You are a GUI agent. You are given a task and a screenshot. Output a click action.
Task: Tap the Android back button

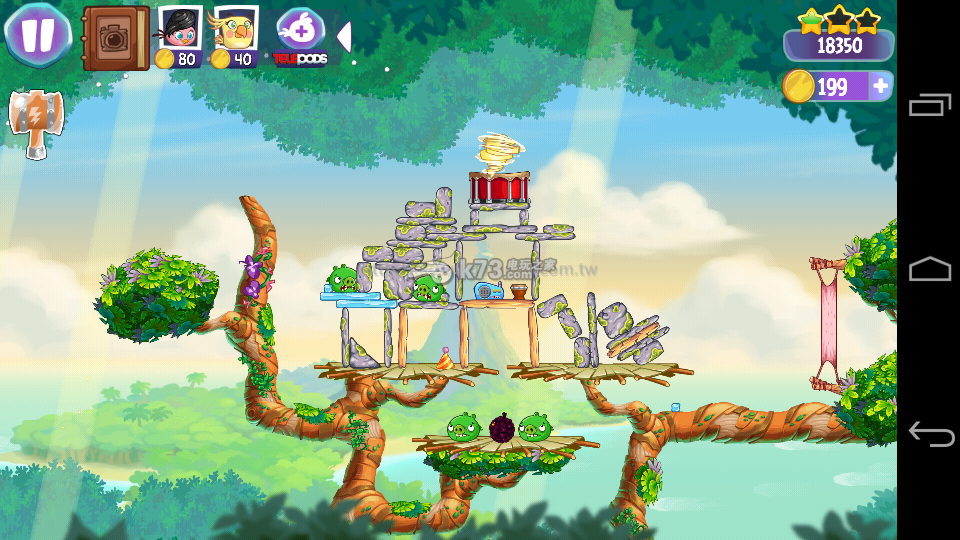coord(929,434)
